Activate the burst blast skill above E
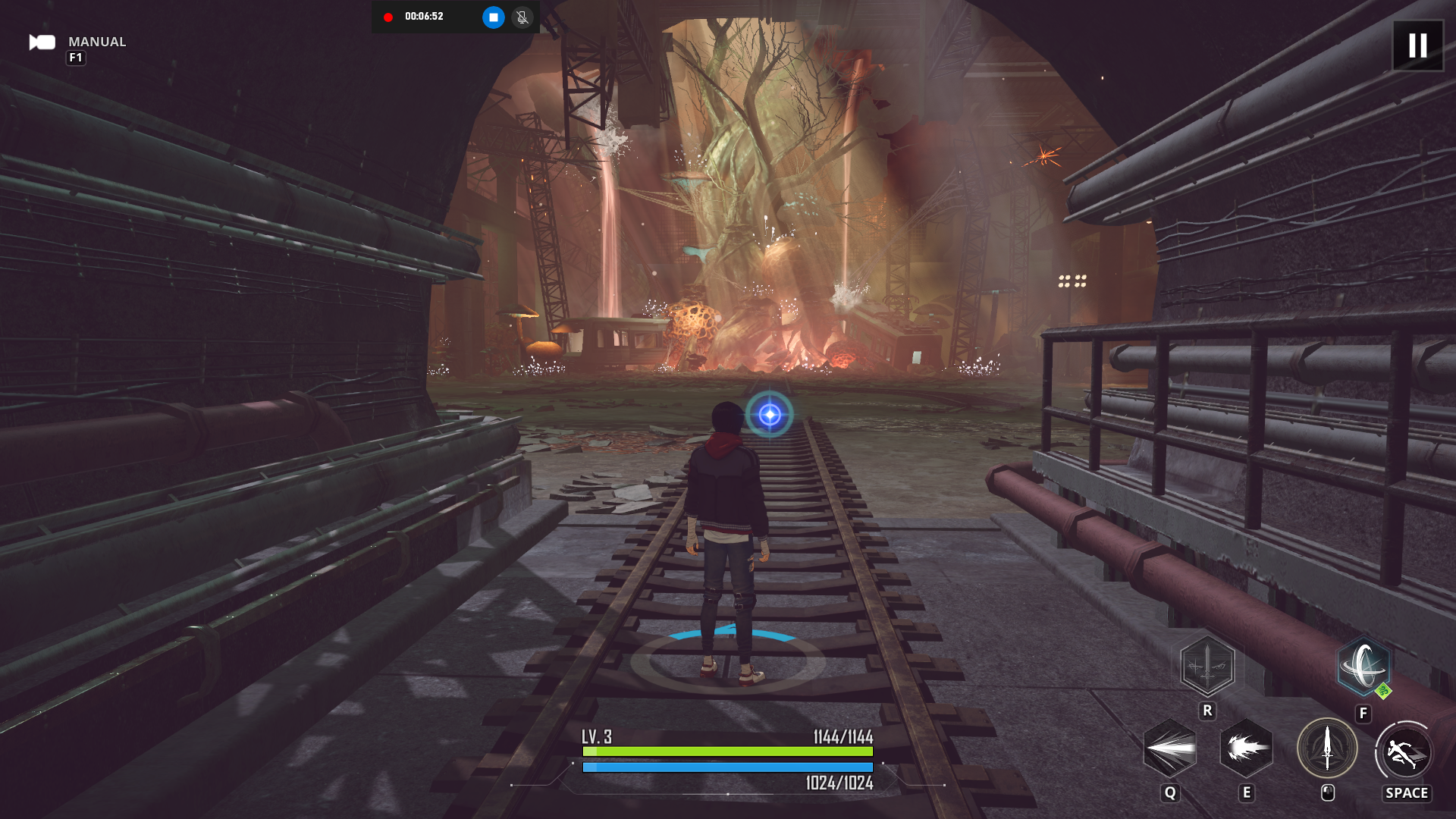Viewport: 1456px width, 819px height. point(1246,749)
